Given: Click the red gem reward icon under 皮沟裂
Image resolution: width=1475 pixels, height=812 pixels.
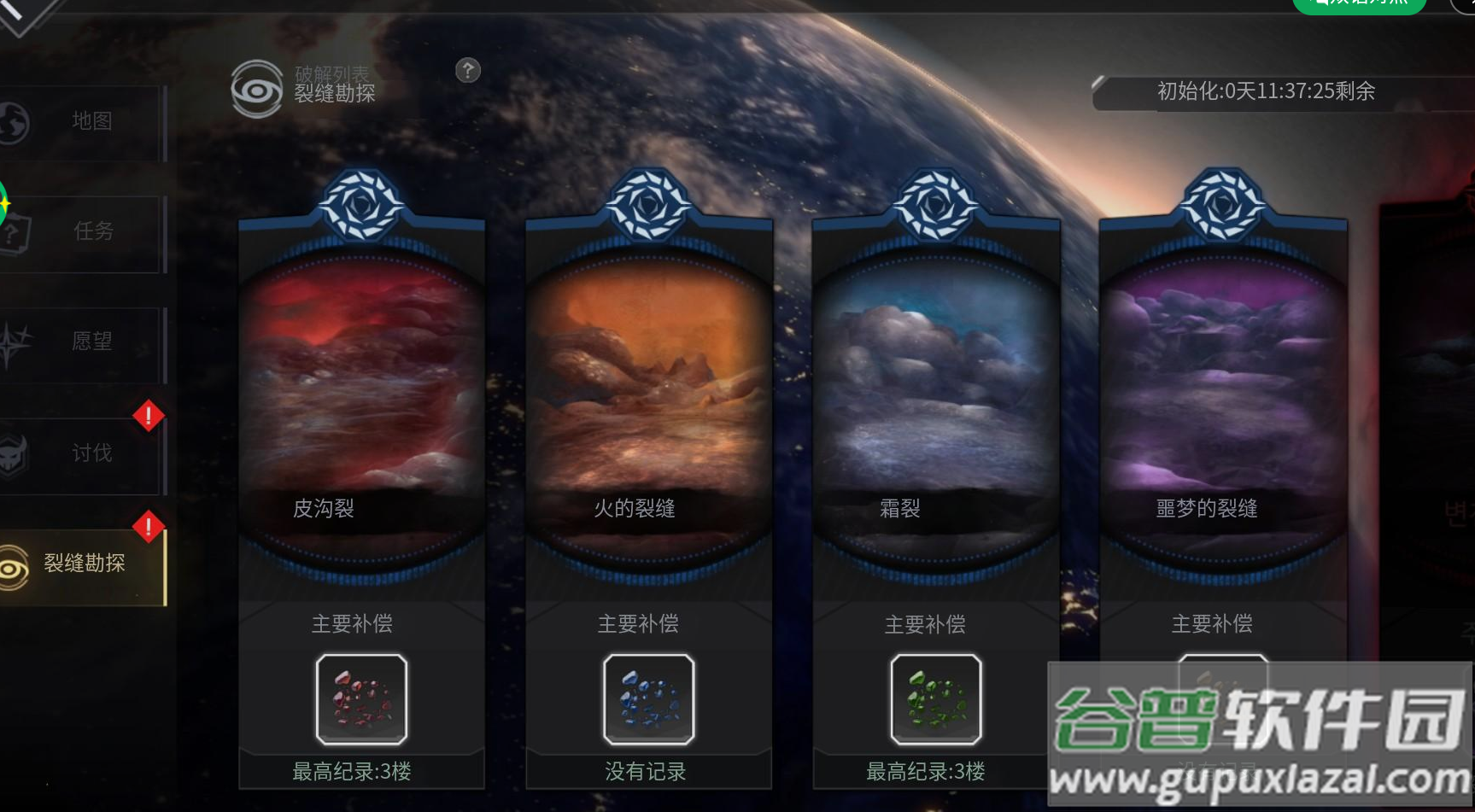Looking at the screenshot, I should (x=360, y=698).
